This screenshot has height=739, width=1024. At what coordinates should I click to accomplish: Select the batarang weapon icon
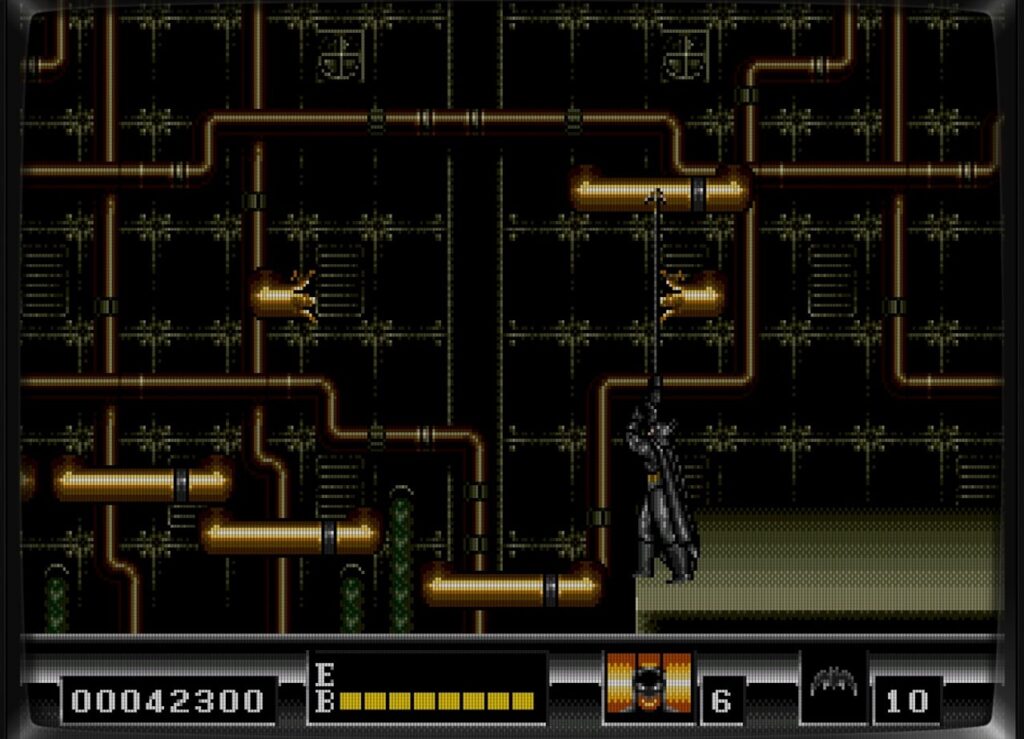tap(833, 684)
